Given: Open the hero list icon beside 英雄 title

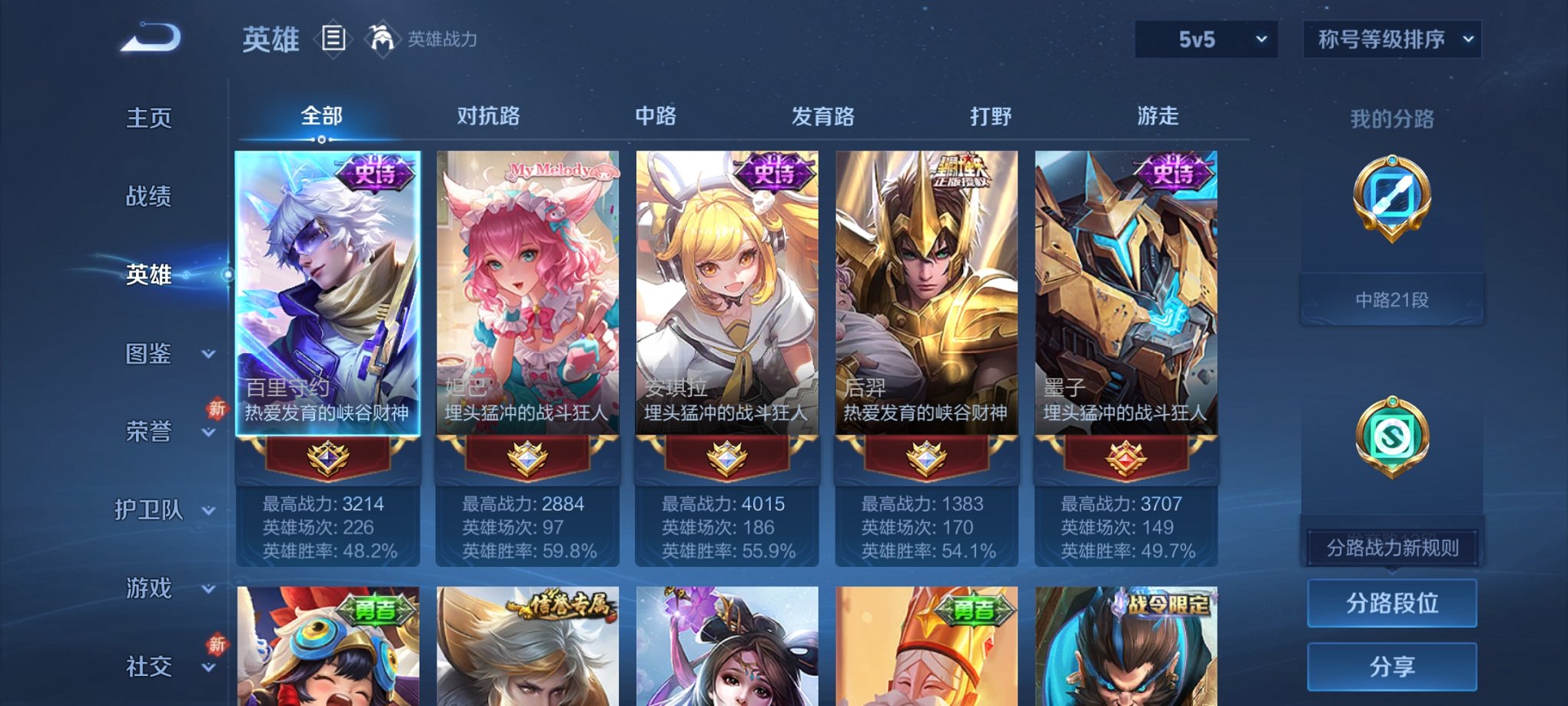Looking at the screenshot, I should pos(334,38).
